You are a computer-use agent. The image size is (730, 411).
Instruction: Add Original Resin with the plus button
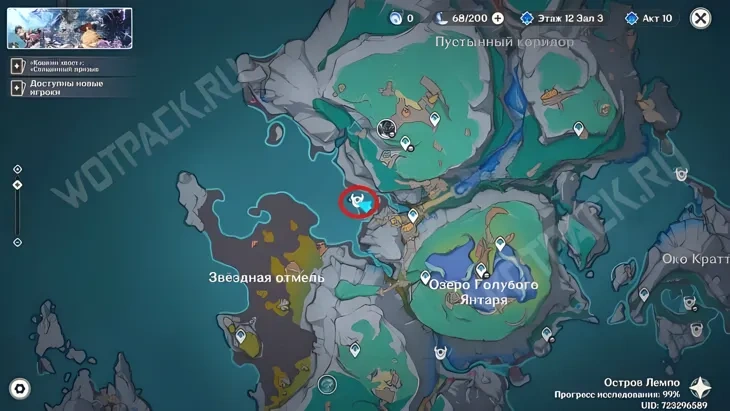tap(497, 18)
